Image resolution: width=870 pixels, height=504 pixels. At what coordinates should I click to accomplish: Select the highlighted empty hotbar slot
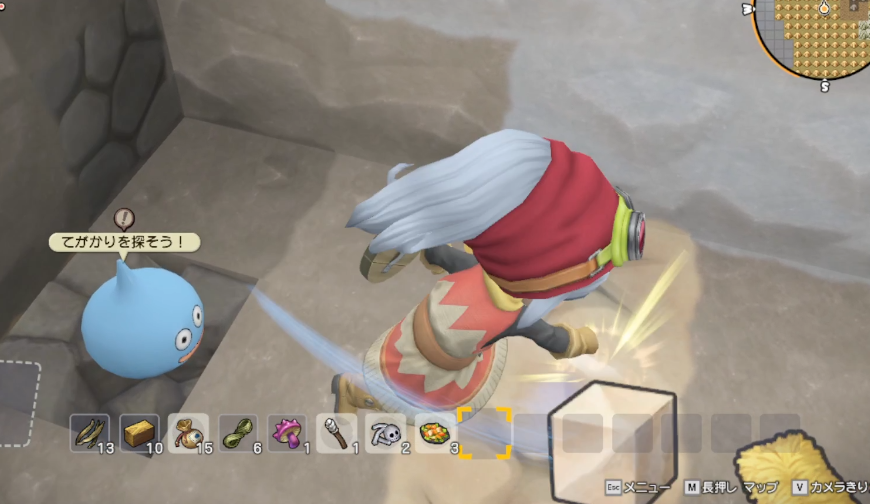pyautogui.click(x=484, y=433)
